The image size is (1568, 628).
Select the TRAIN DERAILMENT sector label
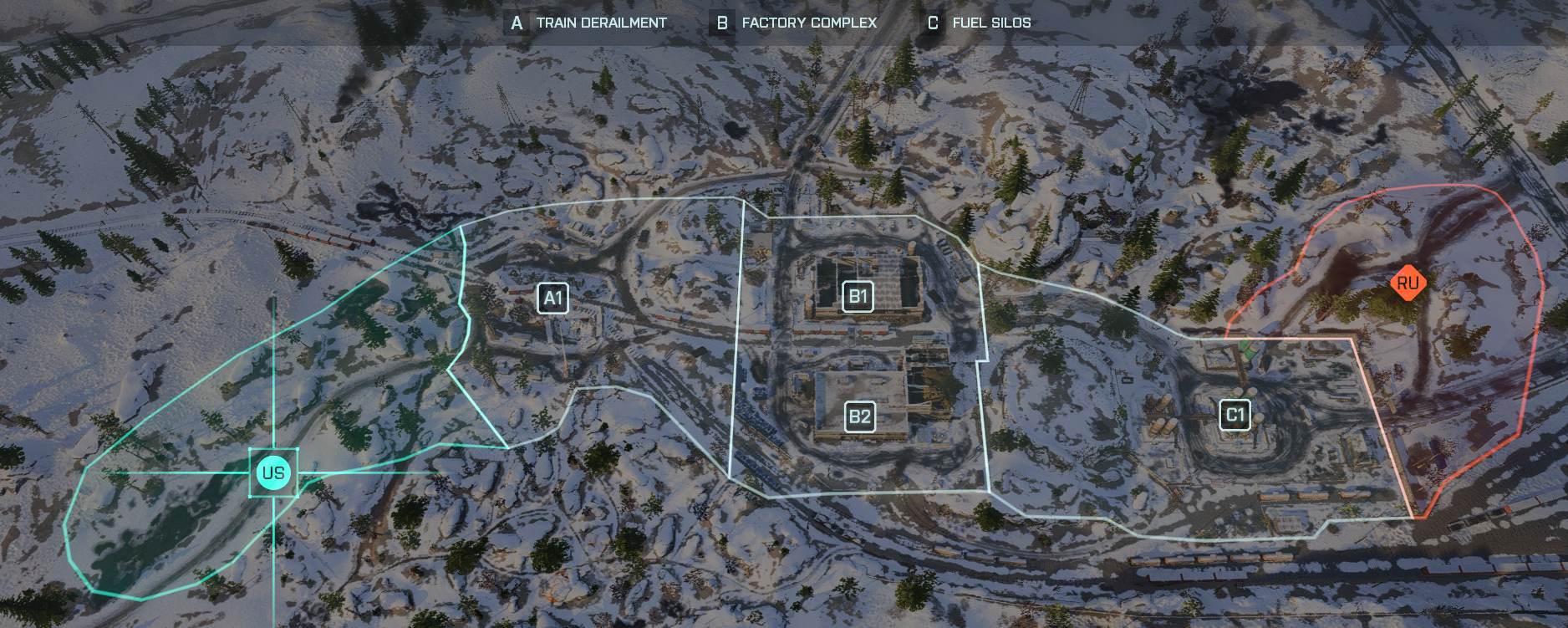click(601, 23)
